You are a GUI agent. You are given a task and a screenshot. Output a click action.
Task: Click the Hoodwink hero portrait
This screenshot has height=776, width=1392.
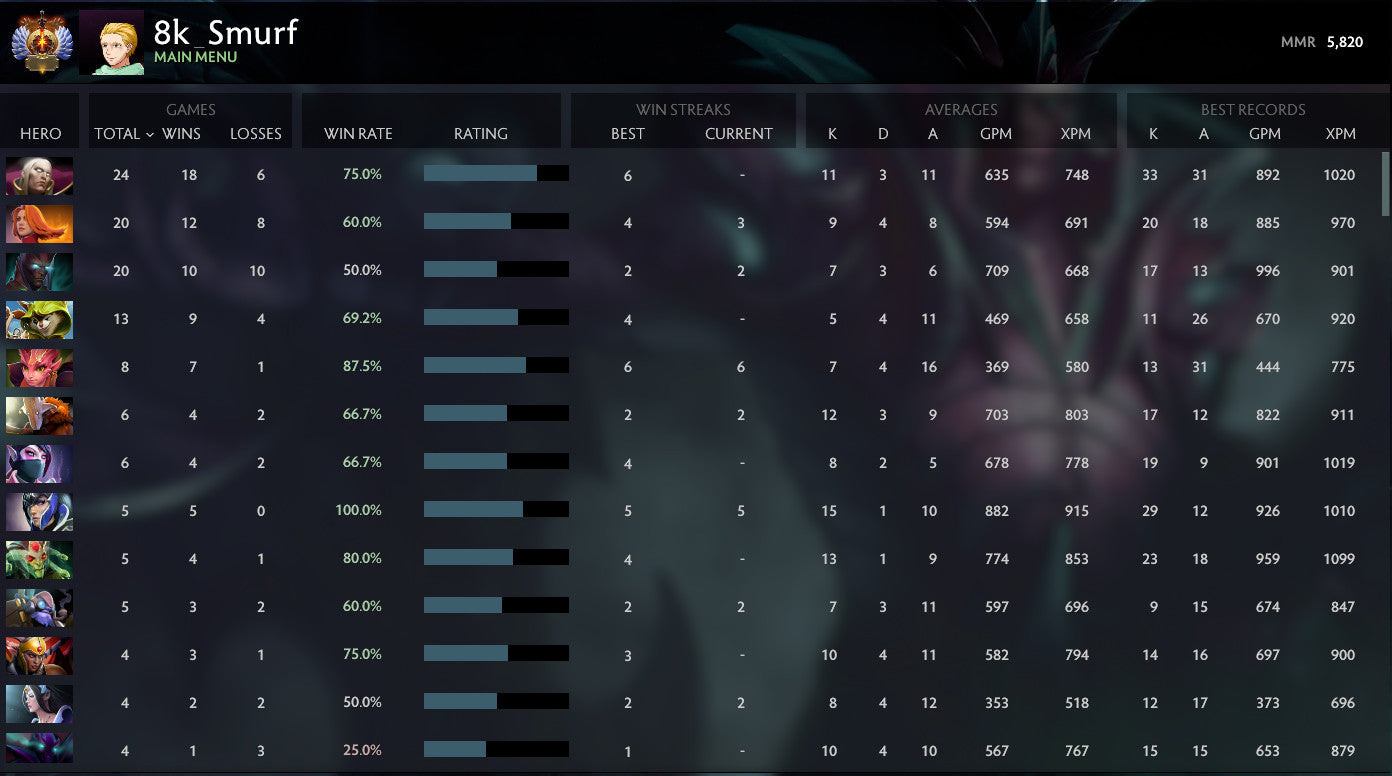(x=39, y=320)
